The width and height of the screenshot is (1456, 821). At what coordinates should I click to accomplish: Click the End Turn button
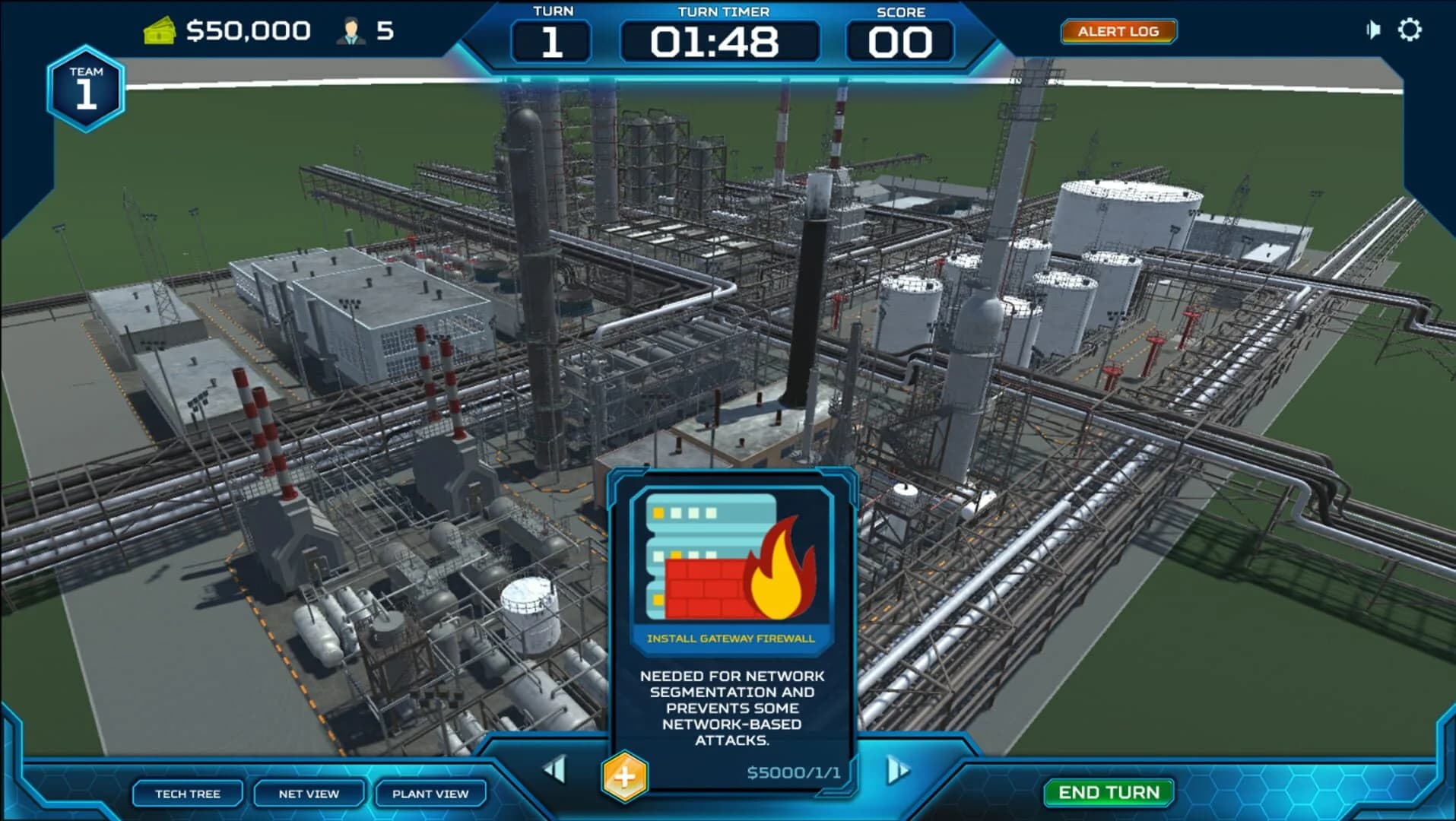(1107, 793)
